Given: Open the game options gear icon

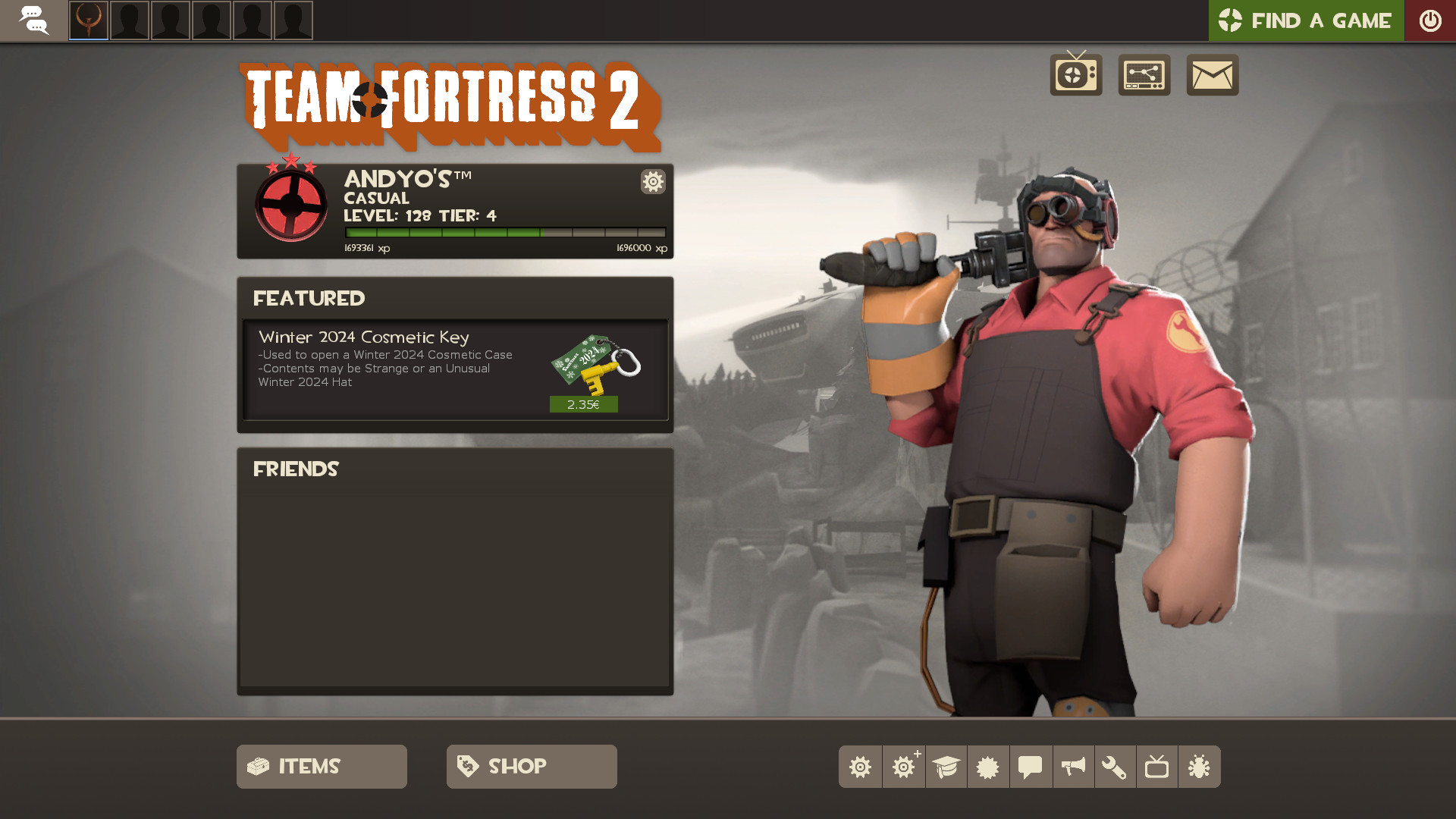Looking at the screenshot, I should coord(861,767).
